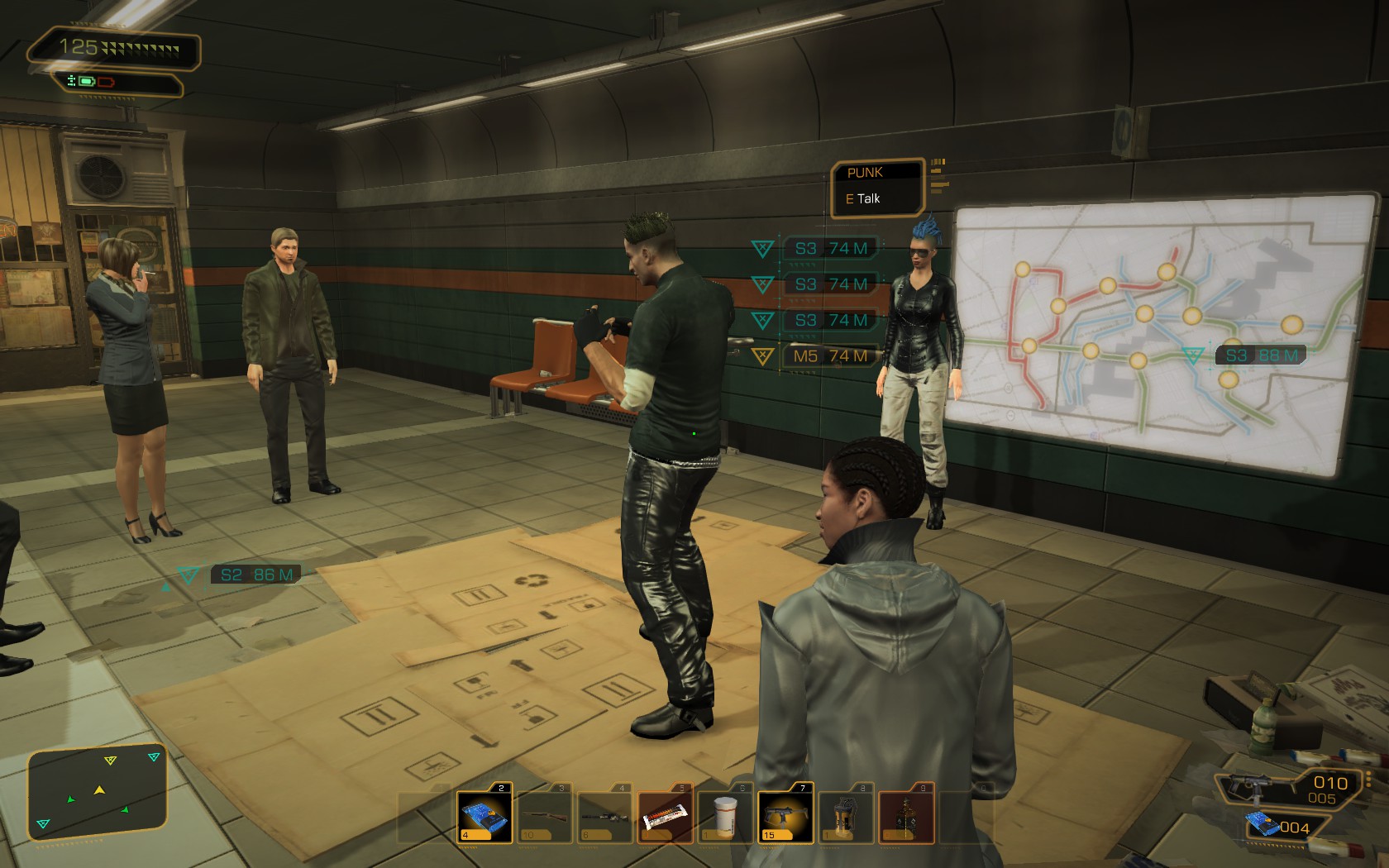Viewport: 1389px width, 868px height.
Task: Equip the shotgun from the hotbar
Action: [545, 815]
